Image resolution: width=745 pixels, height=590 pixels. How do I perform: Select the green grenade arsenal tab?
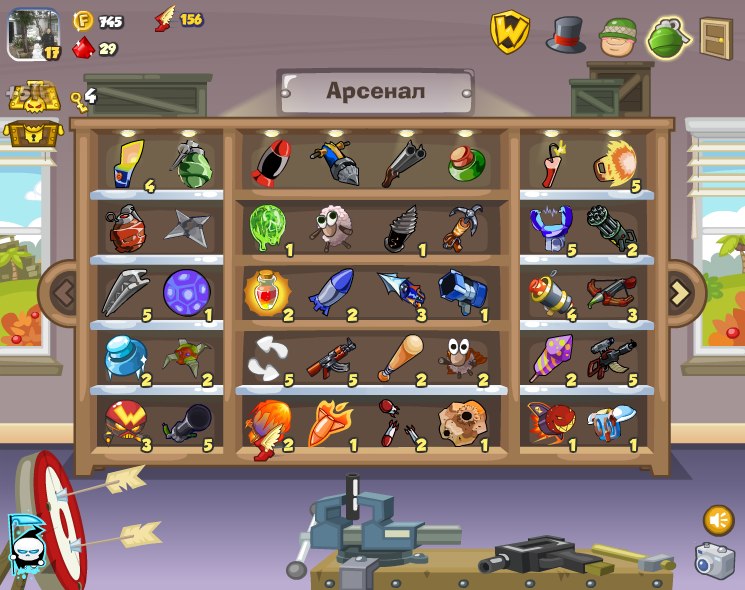(x=668, y=37)
